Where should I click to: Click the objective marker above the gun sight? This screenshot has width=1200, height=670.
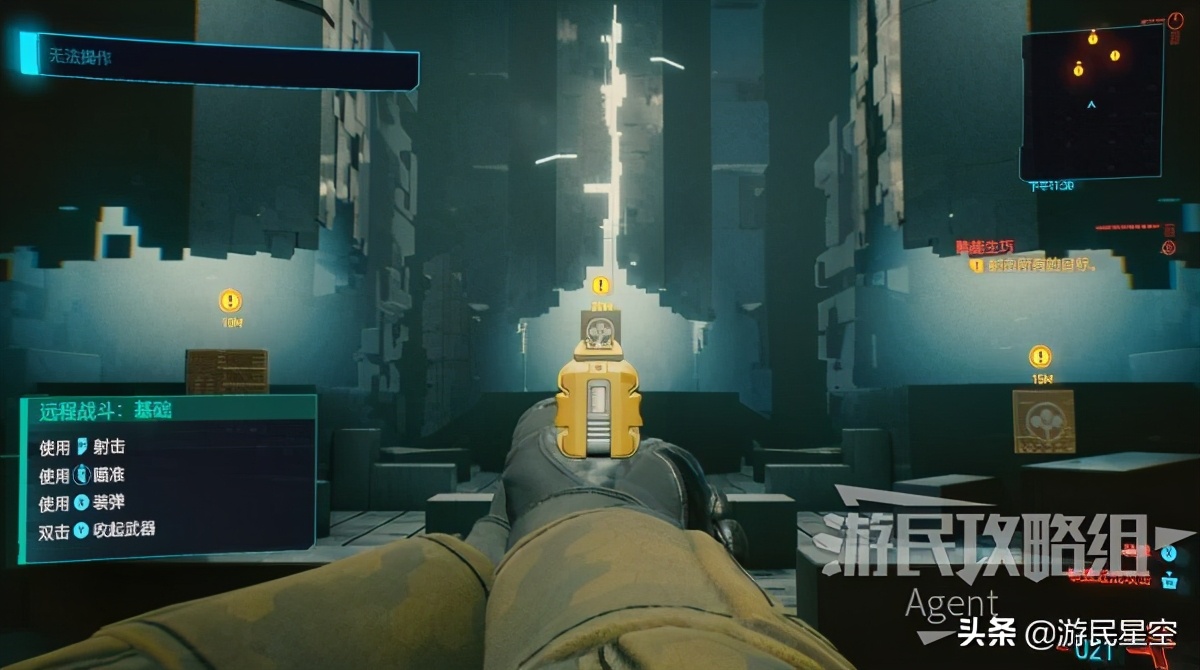coord(600,286)
